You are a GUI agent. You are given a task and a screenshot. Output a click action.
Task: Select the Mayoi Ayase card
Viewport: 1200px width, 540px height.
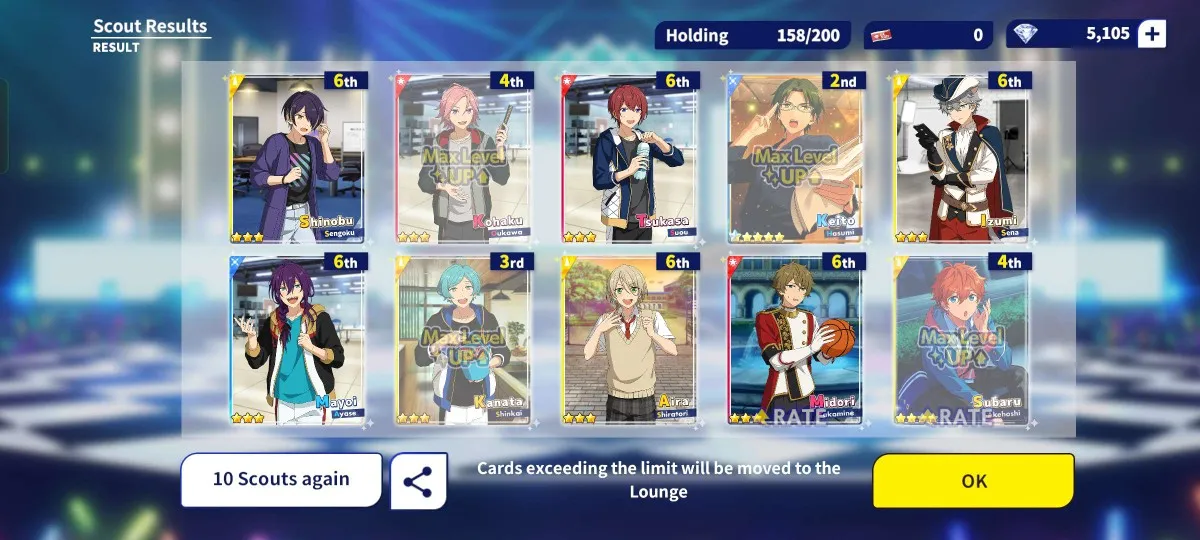click(x=298, y=340)
